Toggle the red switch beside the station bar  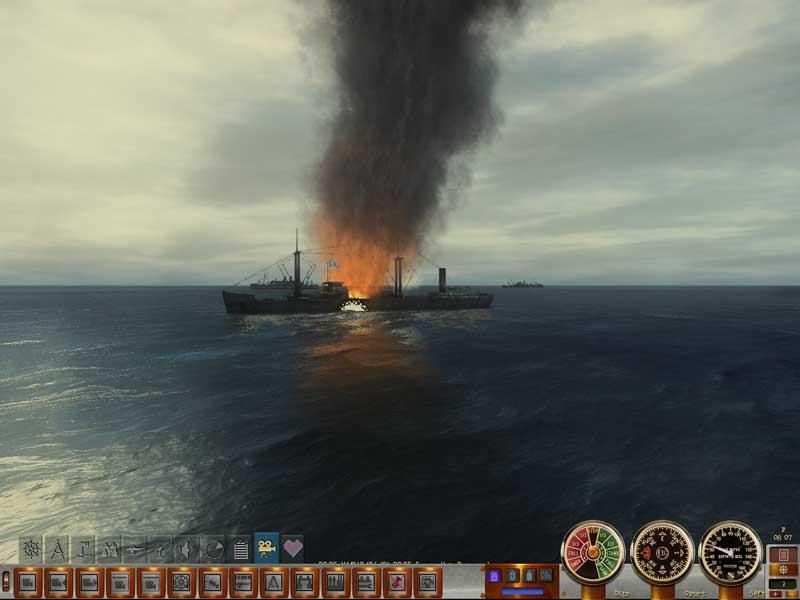pyautogui.click(x=6, y=581)
